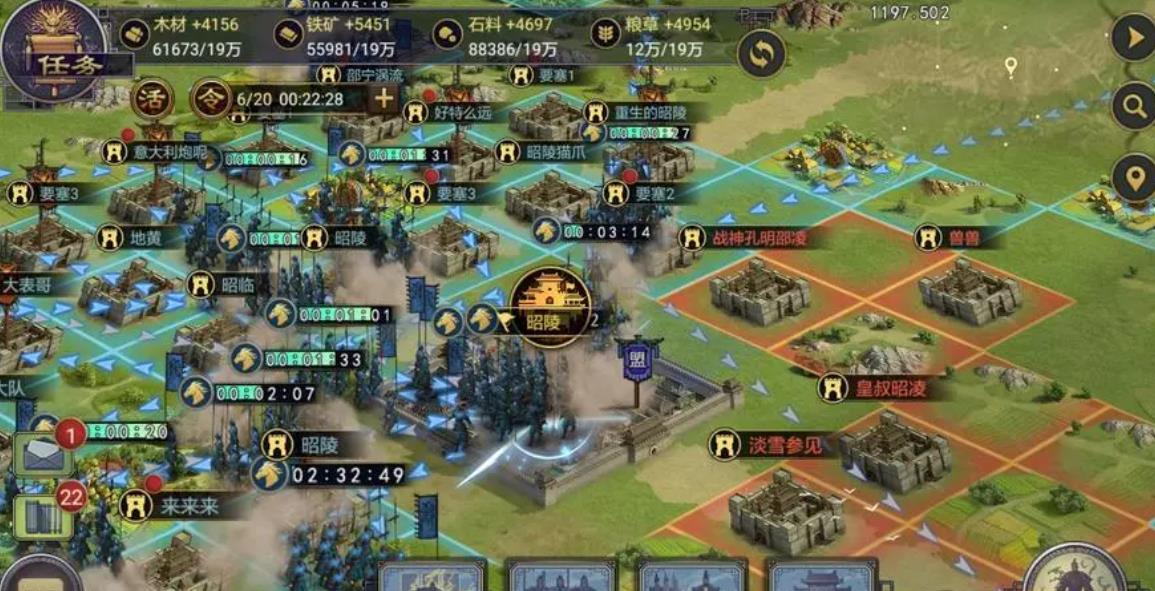Select the central 昭陵 city emblem
1155x591 pixels.
(549, 305)
